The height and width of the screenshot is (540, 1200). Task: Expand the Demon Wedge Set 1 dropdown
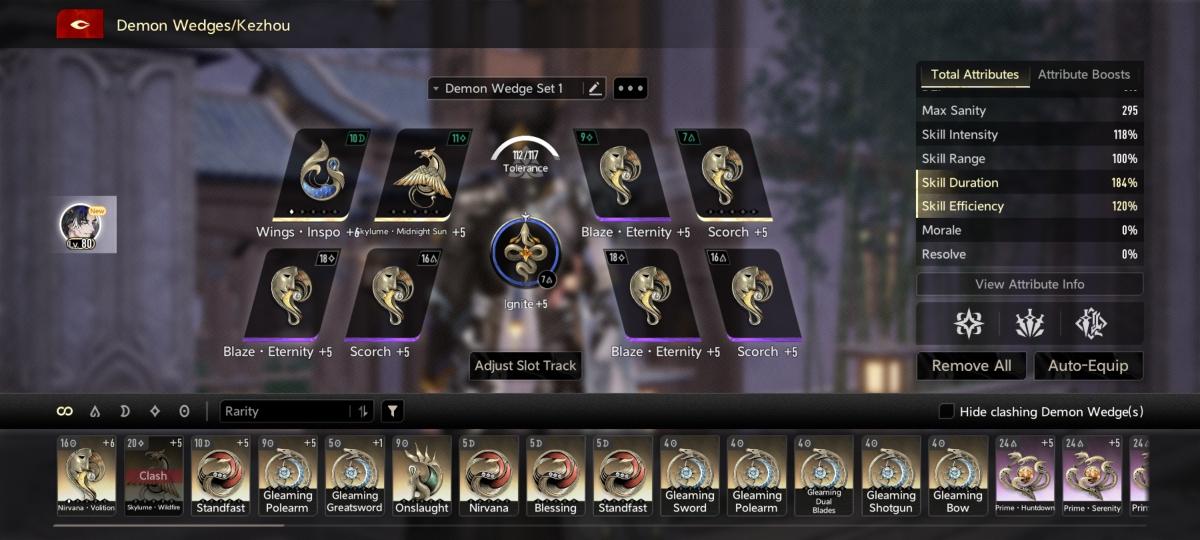coord(503,89)
